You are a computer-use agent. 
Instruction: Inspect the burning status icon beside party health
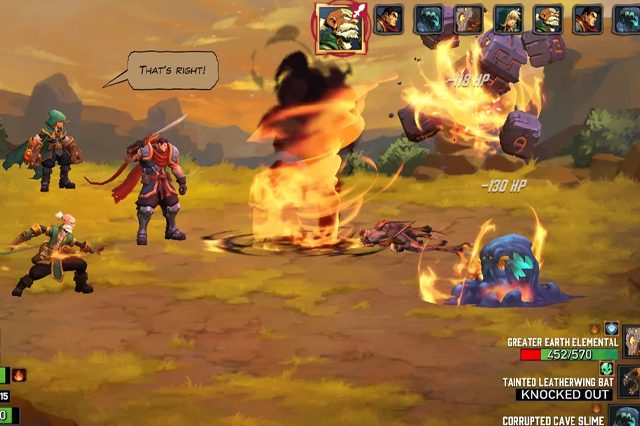tap(18, 375)
